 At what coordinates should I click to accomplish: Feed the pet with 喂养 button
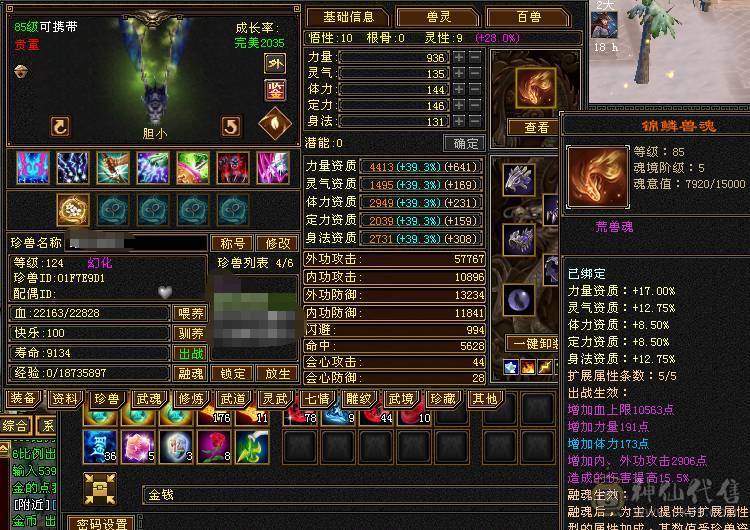tap(191, 313)
